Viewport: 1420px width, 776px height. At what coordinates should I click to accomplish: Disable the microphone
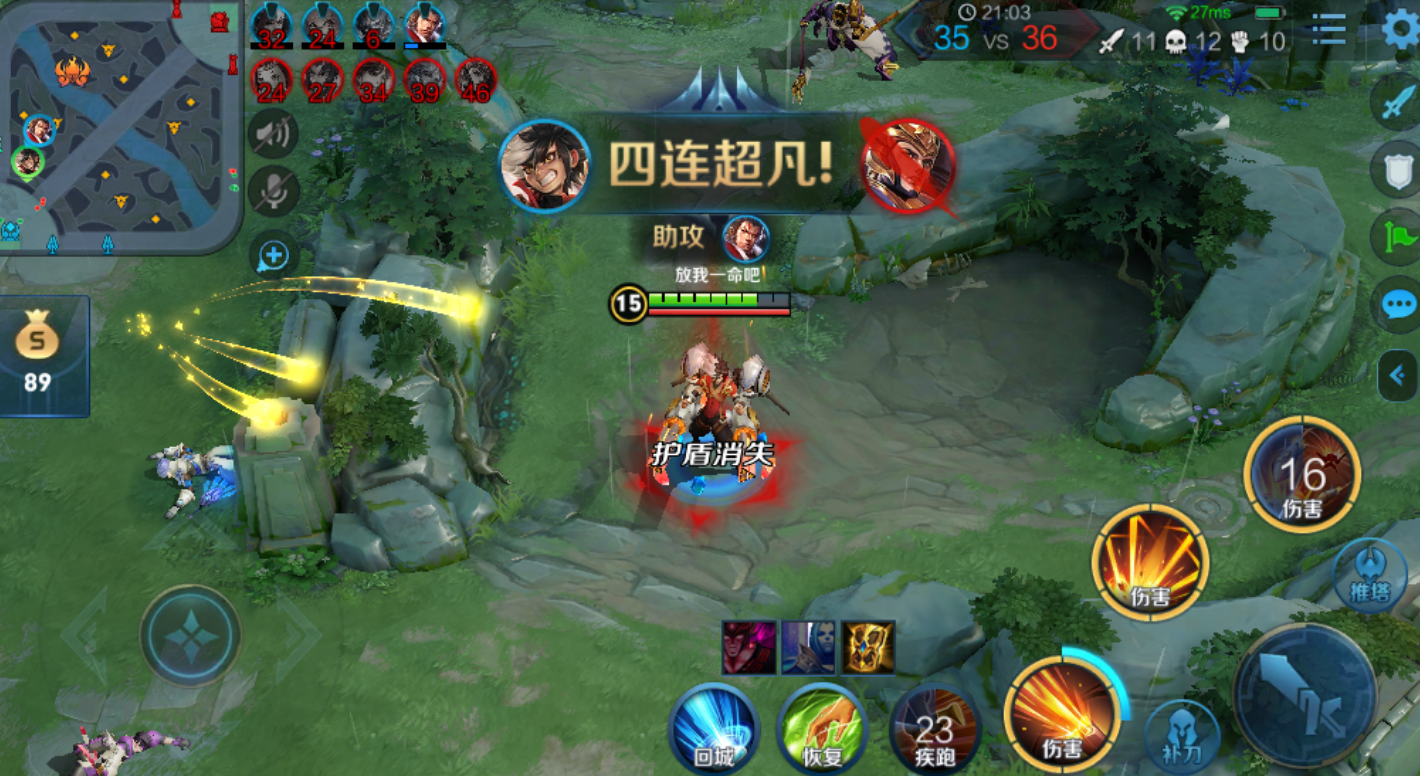pyautogui.click(x=276, y=190)
